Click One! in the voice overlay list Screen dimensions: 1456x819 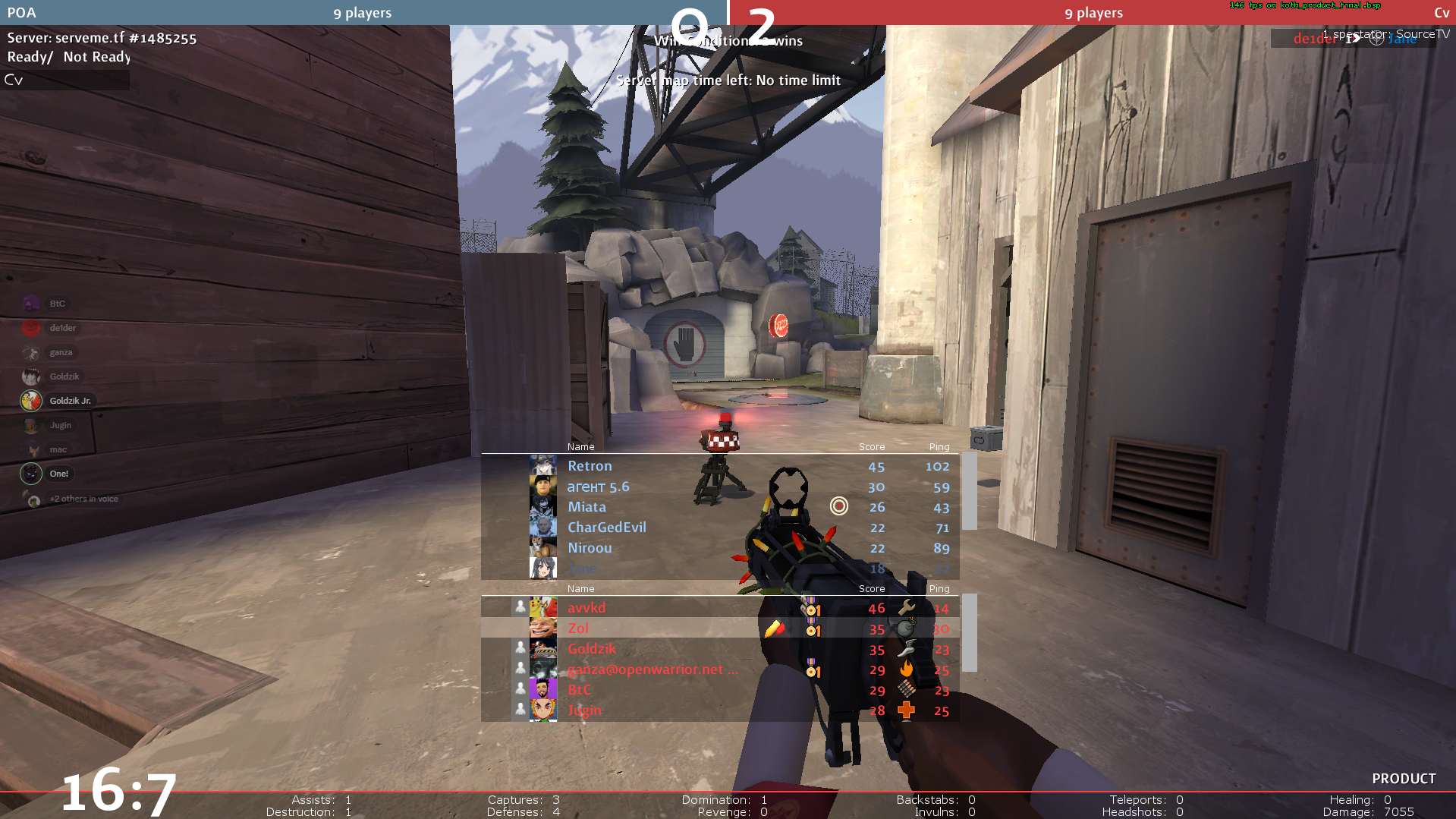coord(58,474)
